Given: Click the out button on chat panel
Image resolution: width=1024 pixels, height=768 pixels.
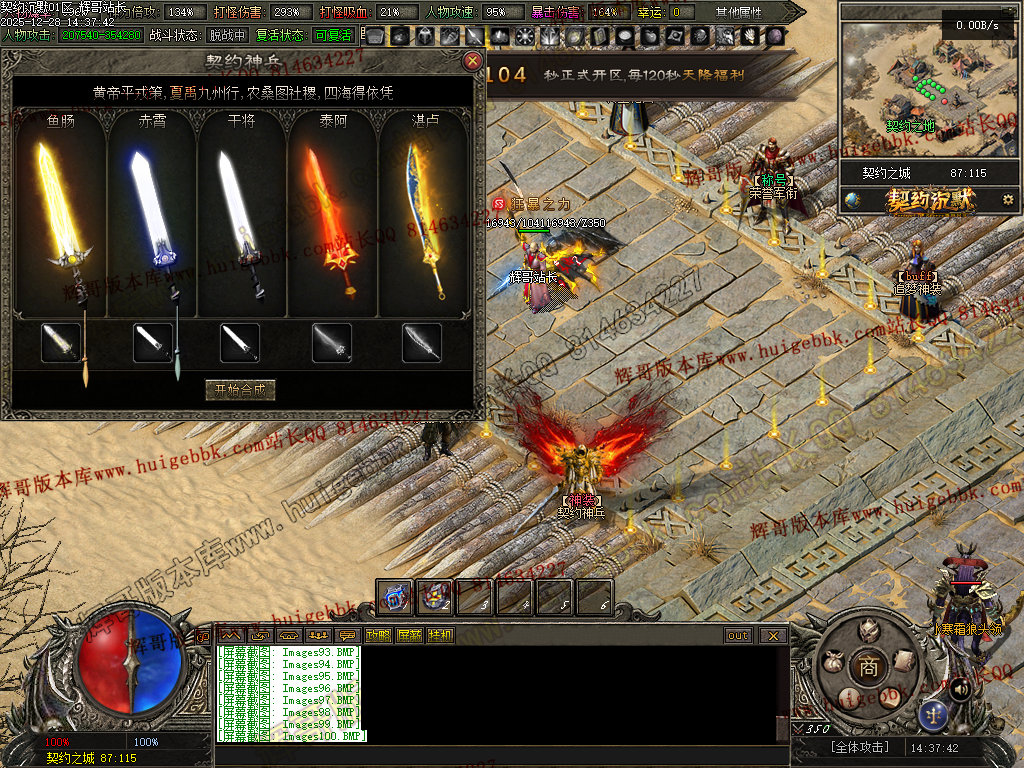Looking at the screenshot, I should (738, 635).
